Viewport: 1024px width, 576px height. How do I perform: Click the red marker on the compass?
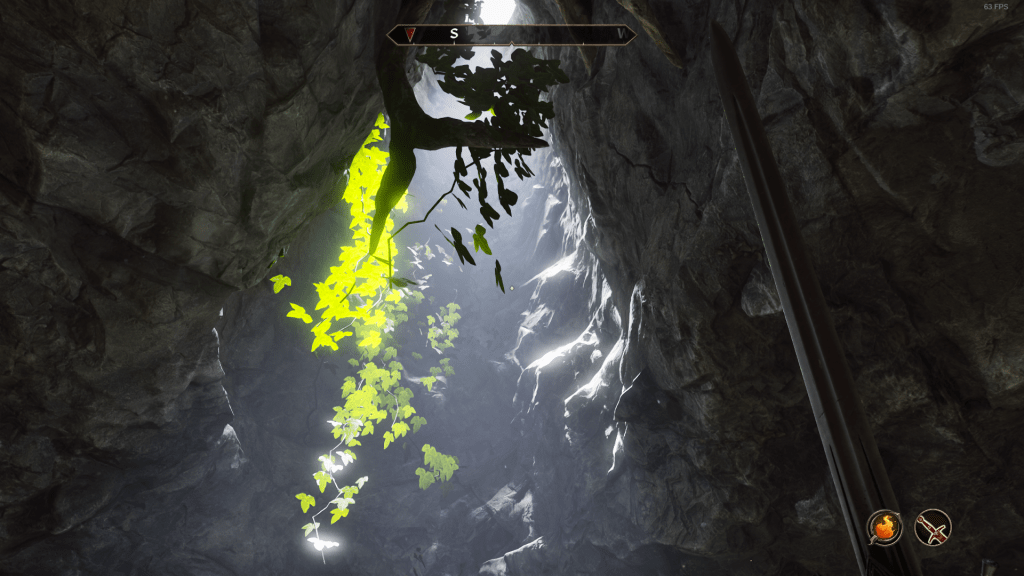coord(410,34)
